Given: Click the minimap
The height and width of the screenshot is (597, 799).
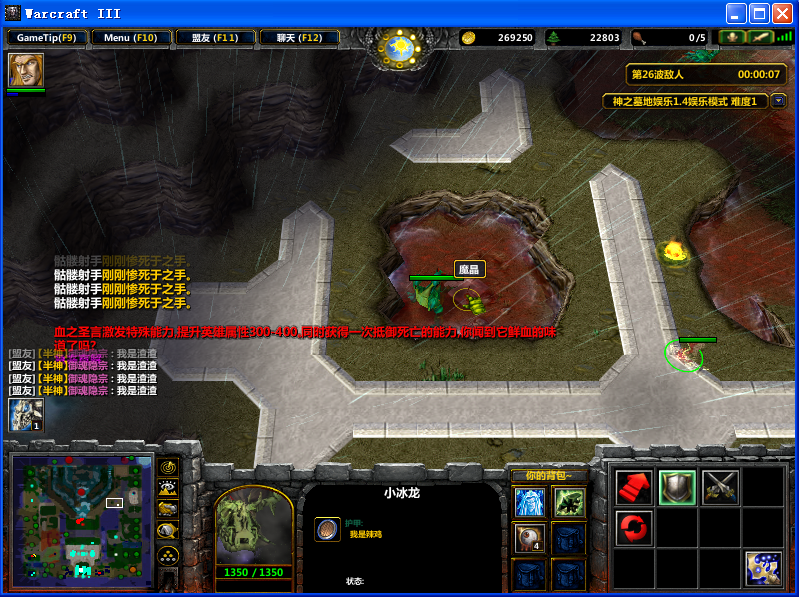Looking at the screenshot, I should pyautogui.click(x=80, y=520).
